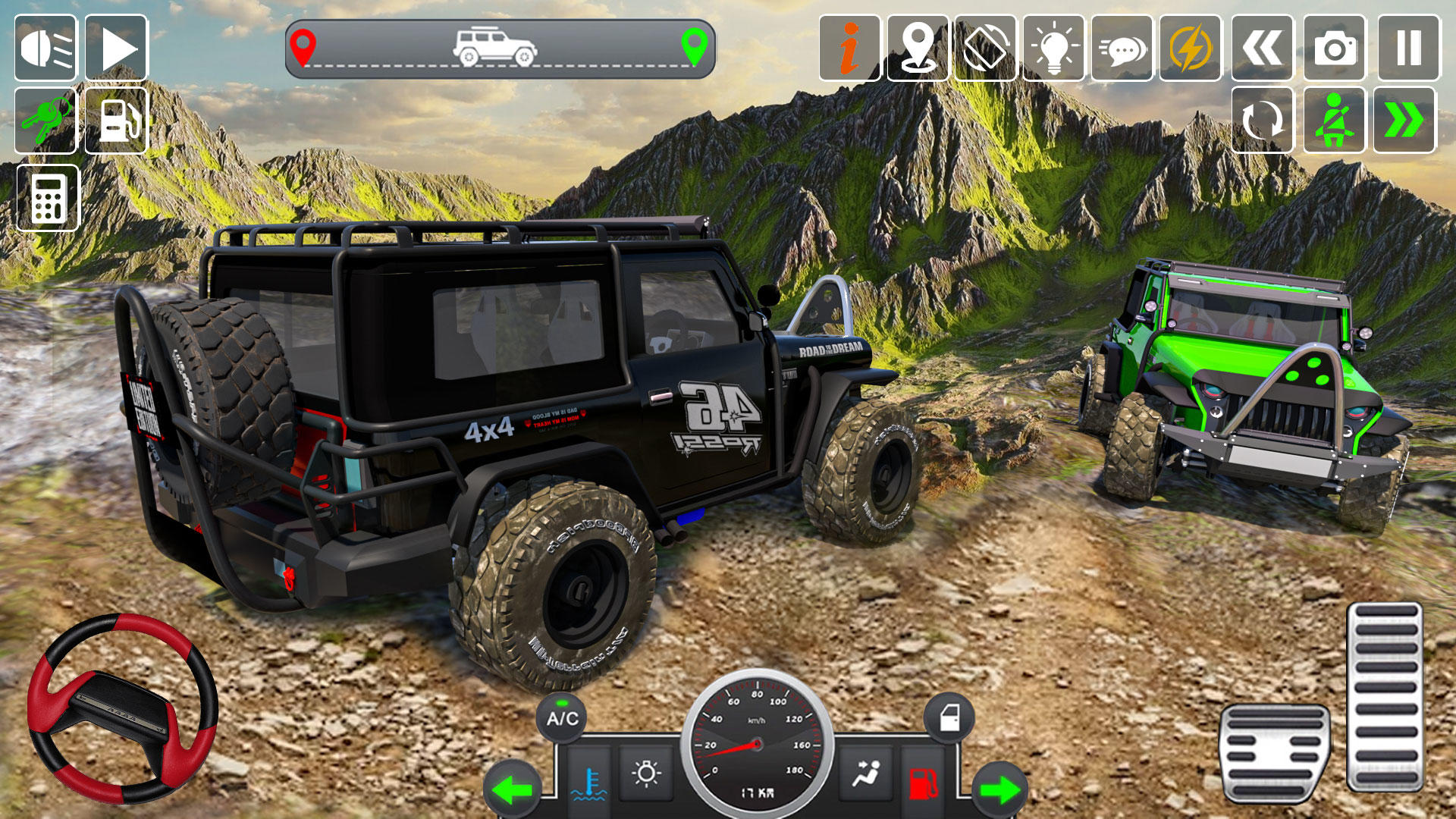The height and width of the screenshot is (819, 1456).
Task: Click the circular refresh arrows button
Action: pos(1262,121)
